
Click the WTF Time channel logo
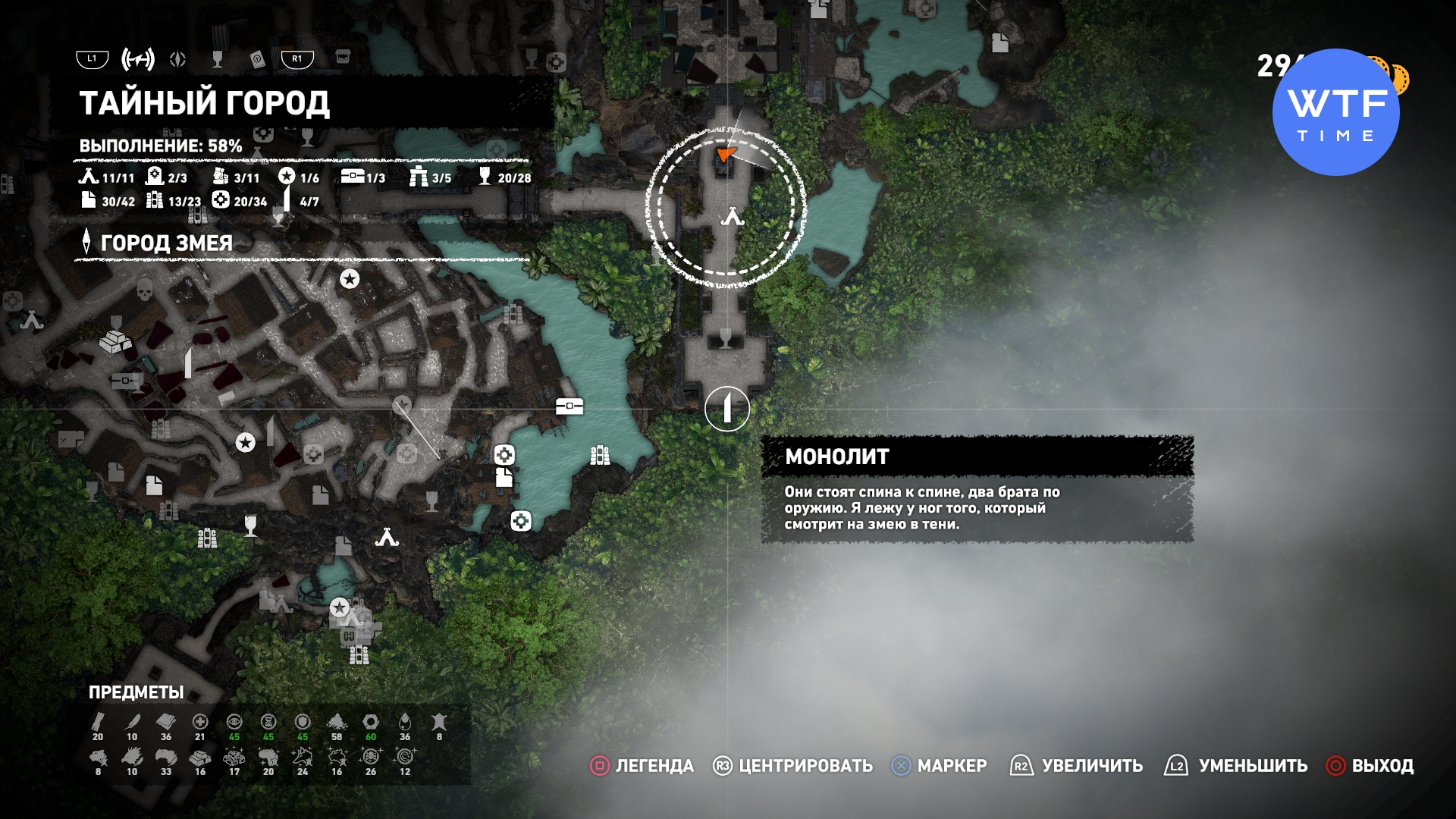(1335, 112)
